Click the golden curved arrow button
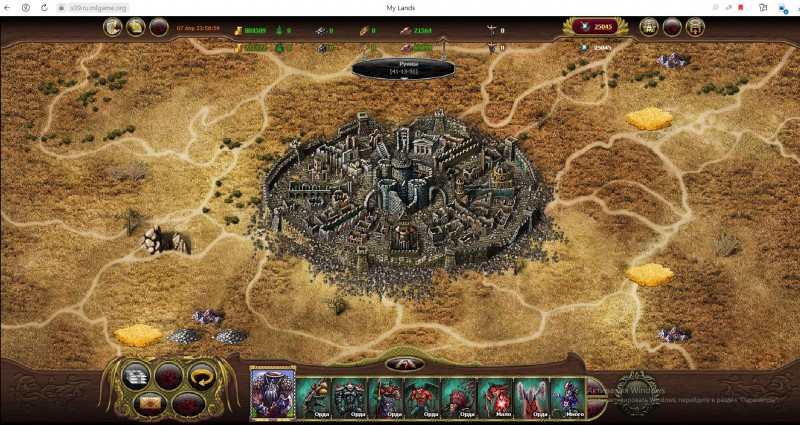The height and width of the screenshot is (425, 800). coord(206,375)
